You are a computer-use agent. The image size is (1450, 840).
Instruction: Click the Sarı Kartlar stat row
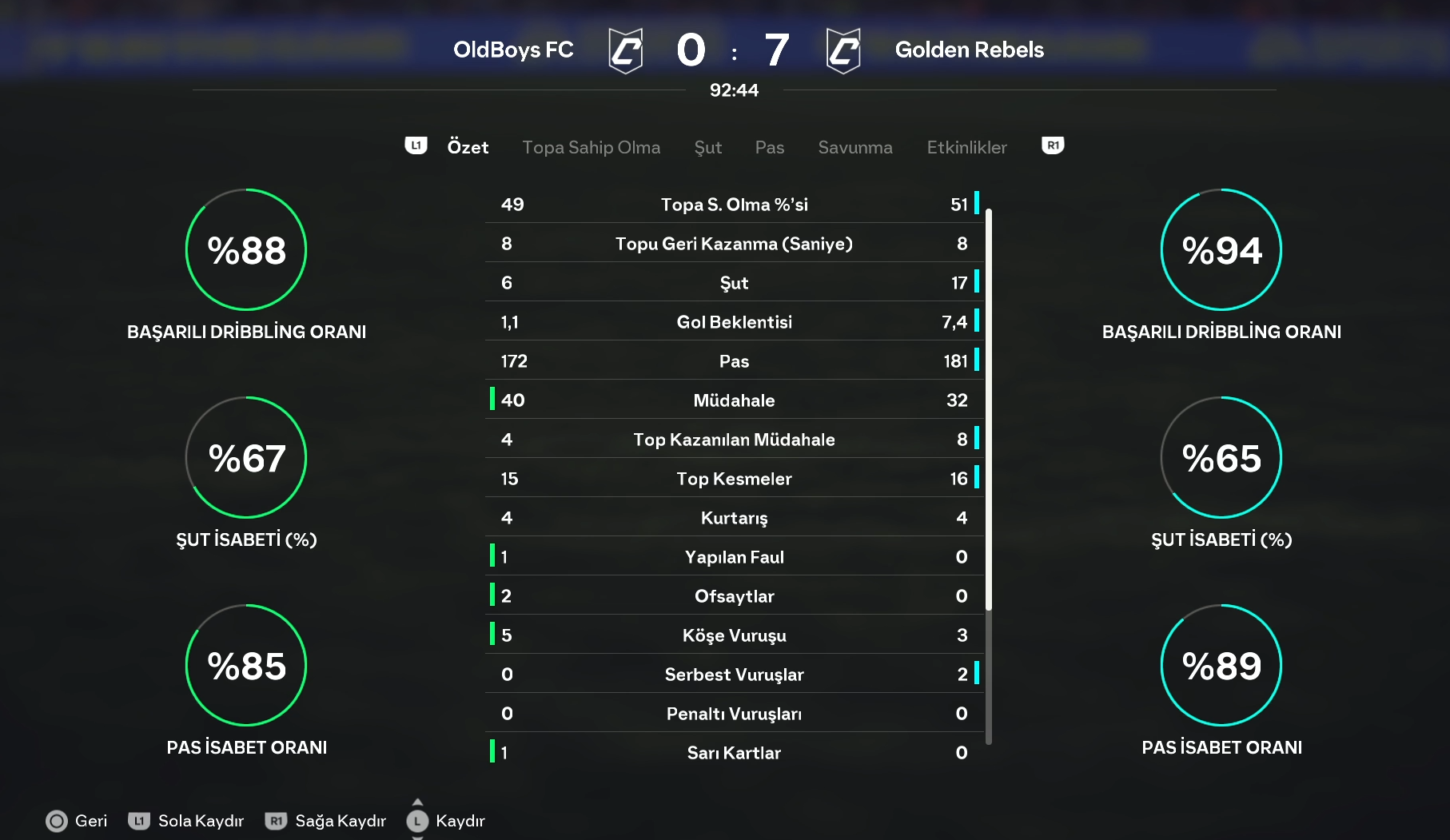click(734, 753)
